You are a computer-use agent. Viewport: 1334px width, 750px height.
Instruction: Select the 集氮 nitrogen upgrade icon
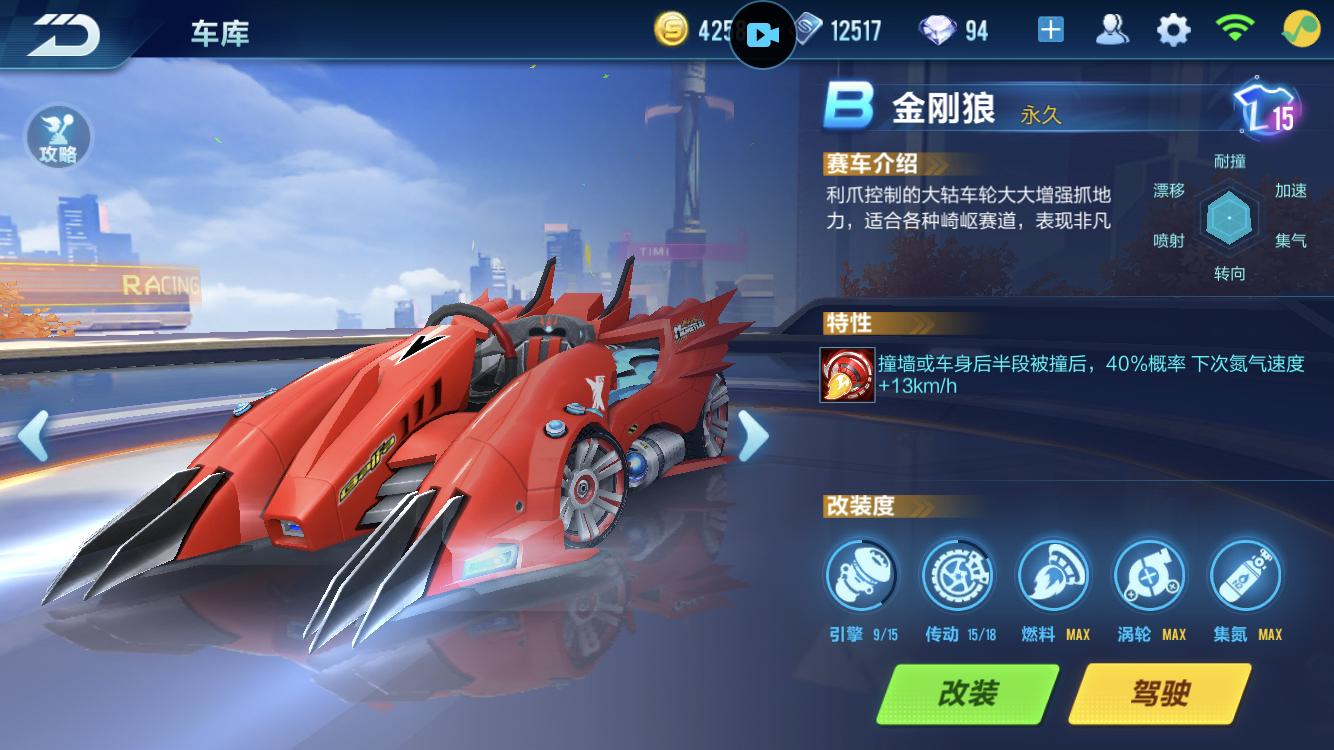point(1244,575)
